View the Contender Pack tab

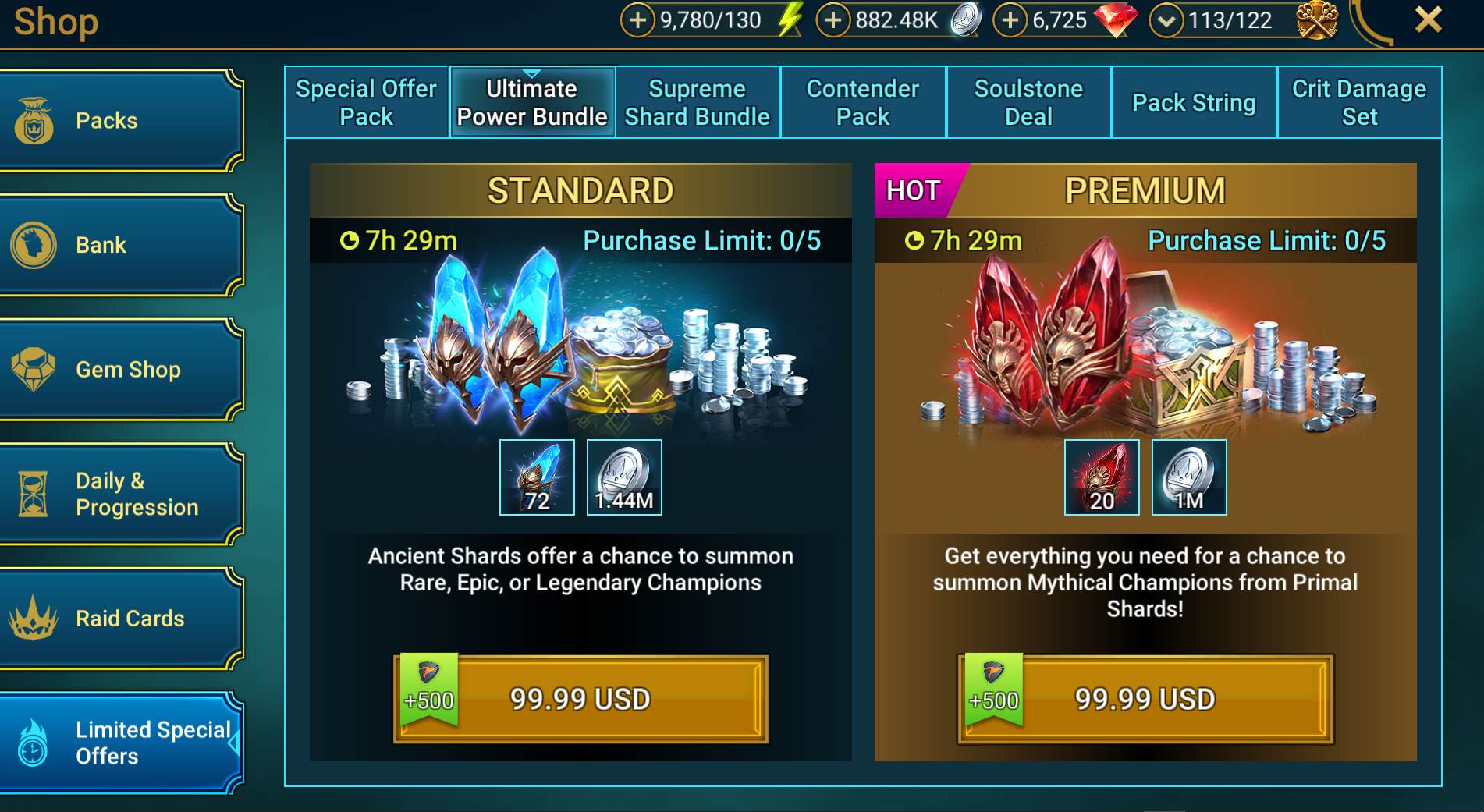(x=863, y=102)
